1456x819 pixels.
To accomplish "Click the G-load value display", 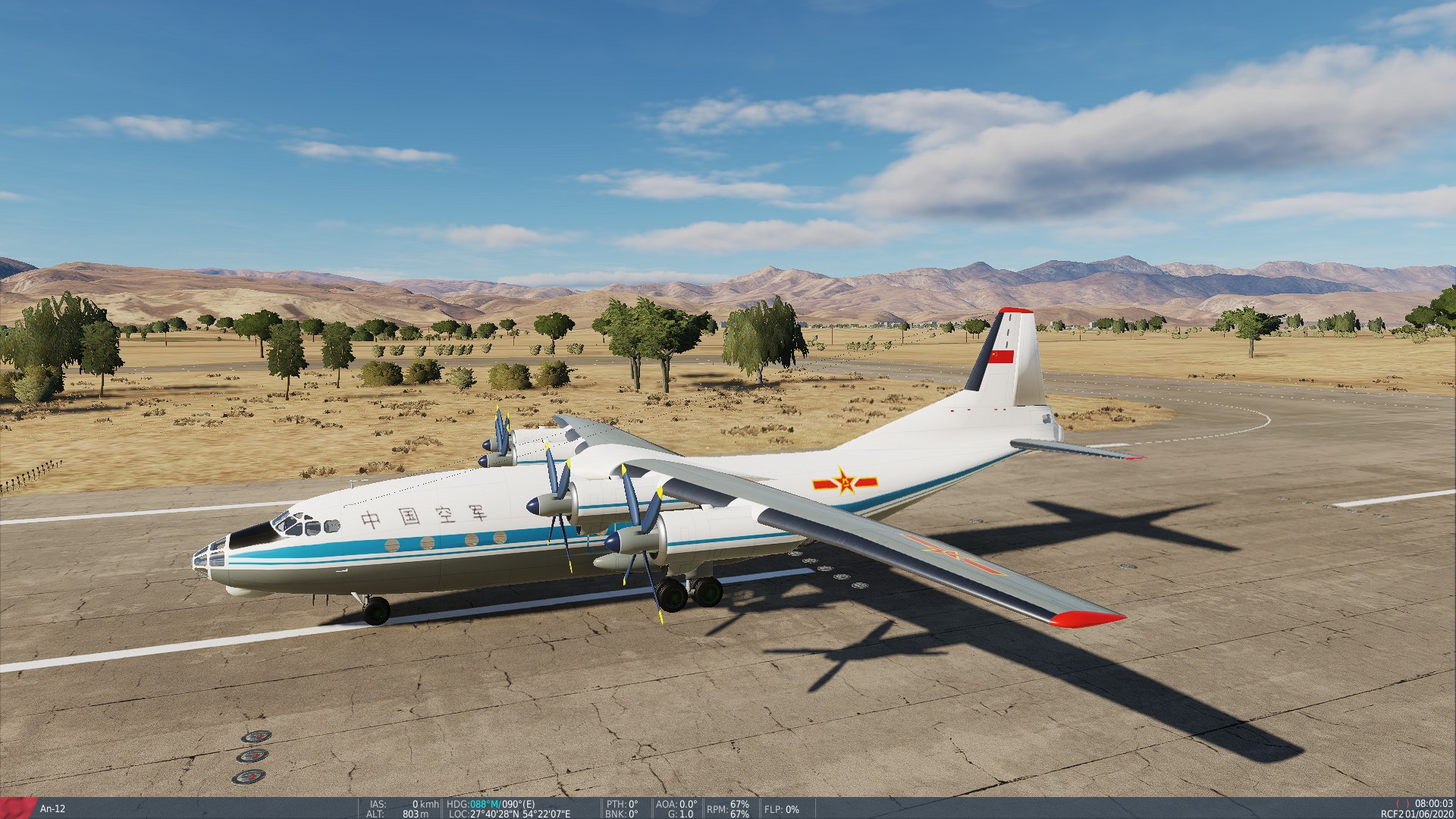I will 680,814.
